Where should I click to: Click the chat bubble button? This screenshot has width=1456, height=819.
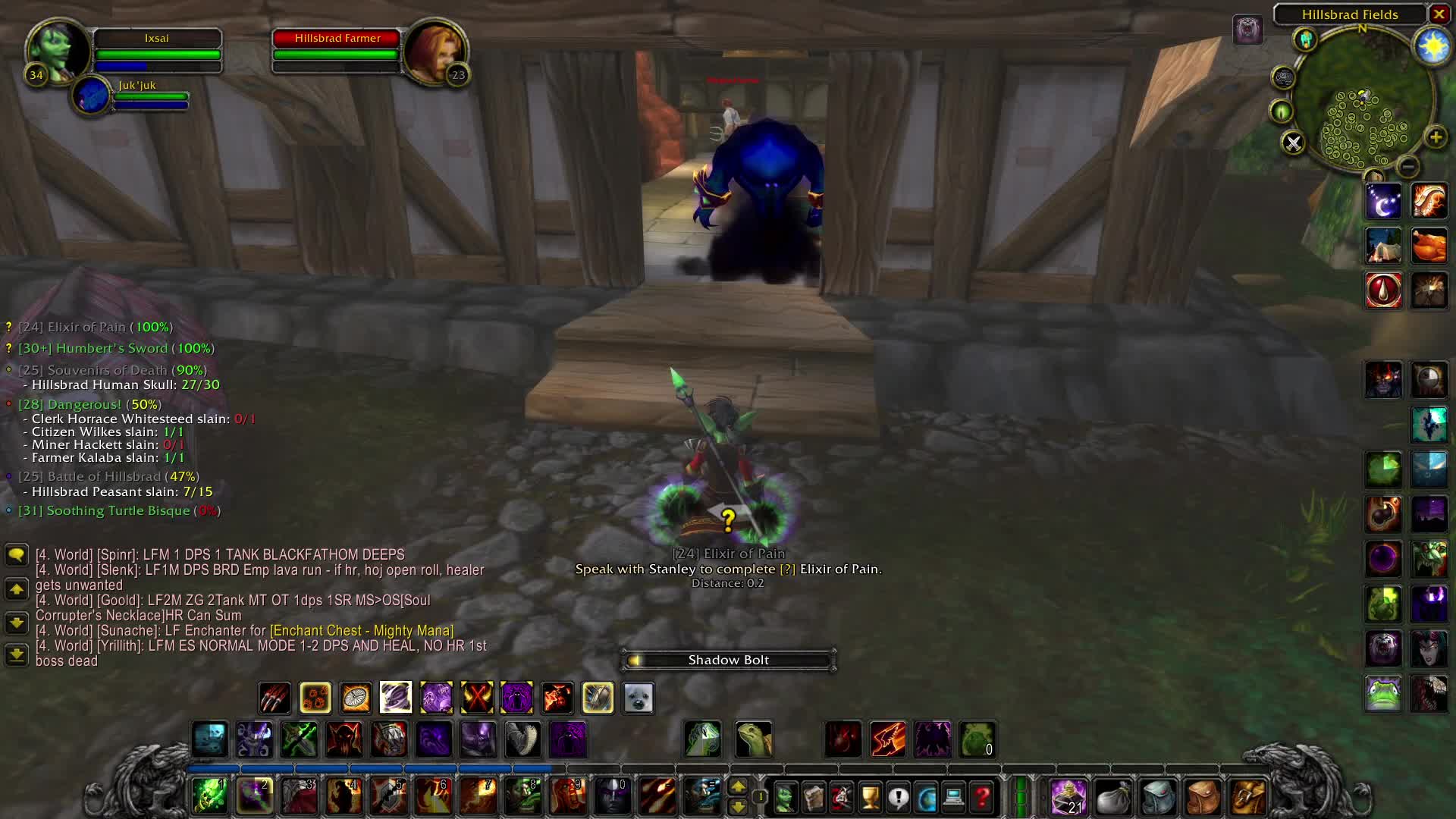point(16,555)
